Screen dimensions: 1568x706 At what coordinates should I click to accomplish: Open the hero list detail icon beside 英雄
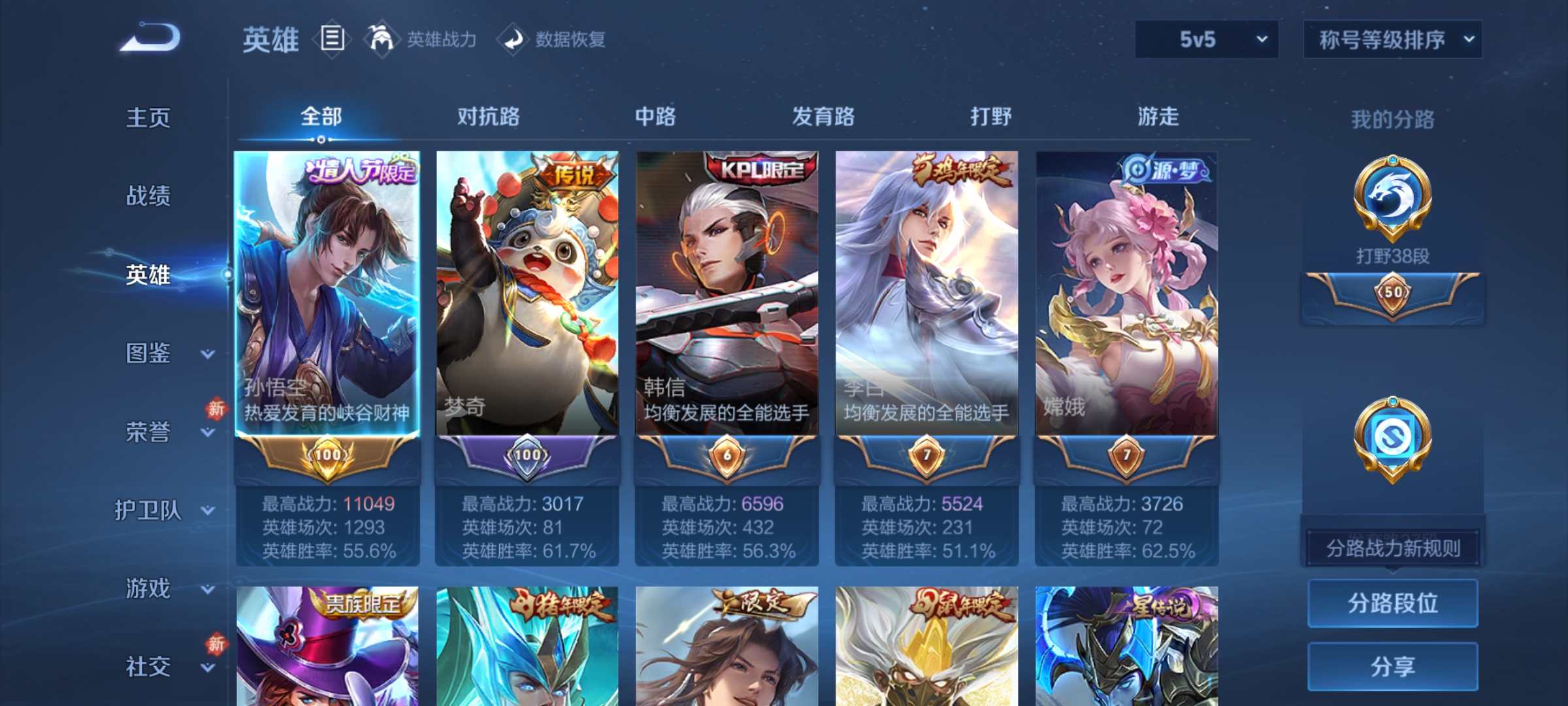point(332,39)
